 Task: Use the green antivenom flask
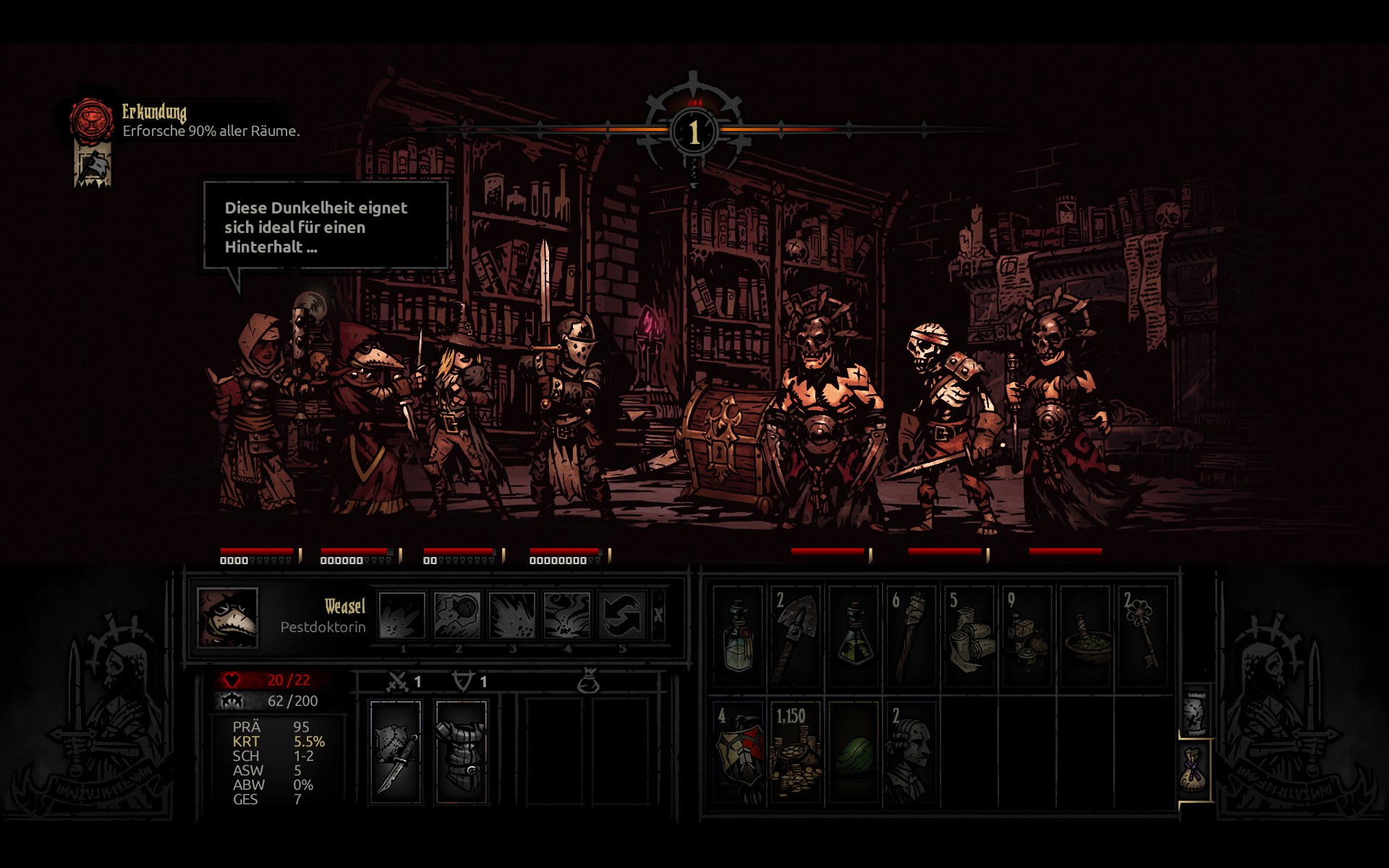854,637
